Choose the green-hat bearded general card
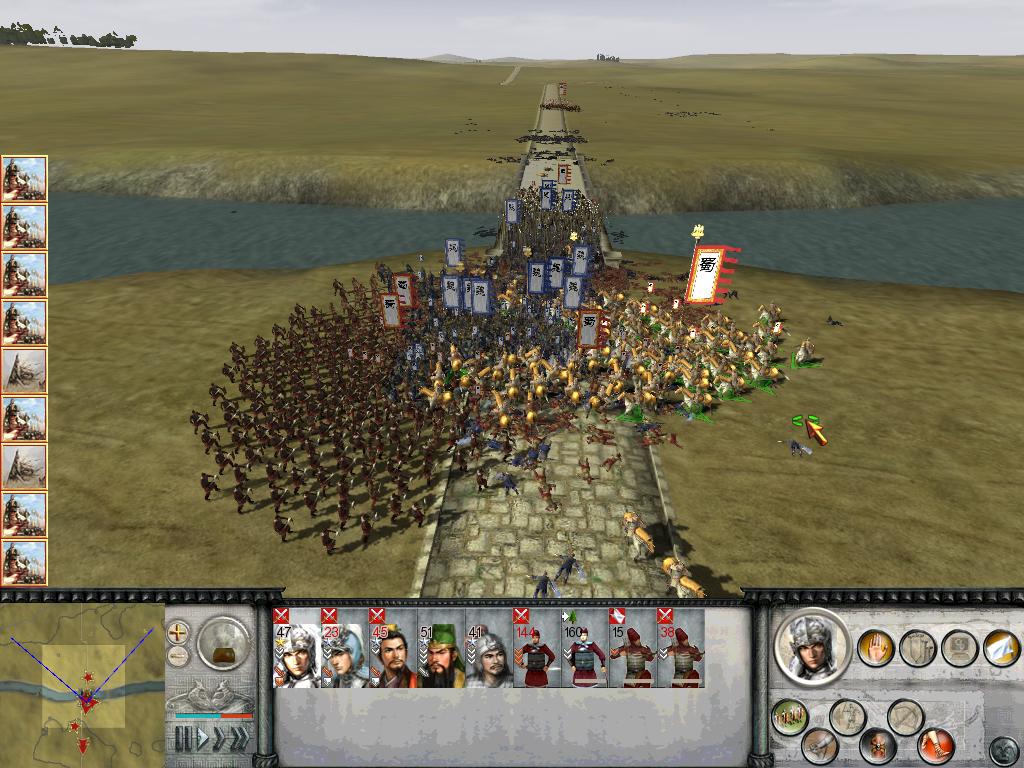Viewport: 1024px width, 768px height. coord(441,648)
